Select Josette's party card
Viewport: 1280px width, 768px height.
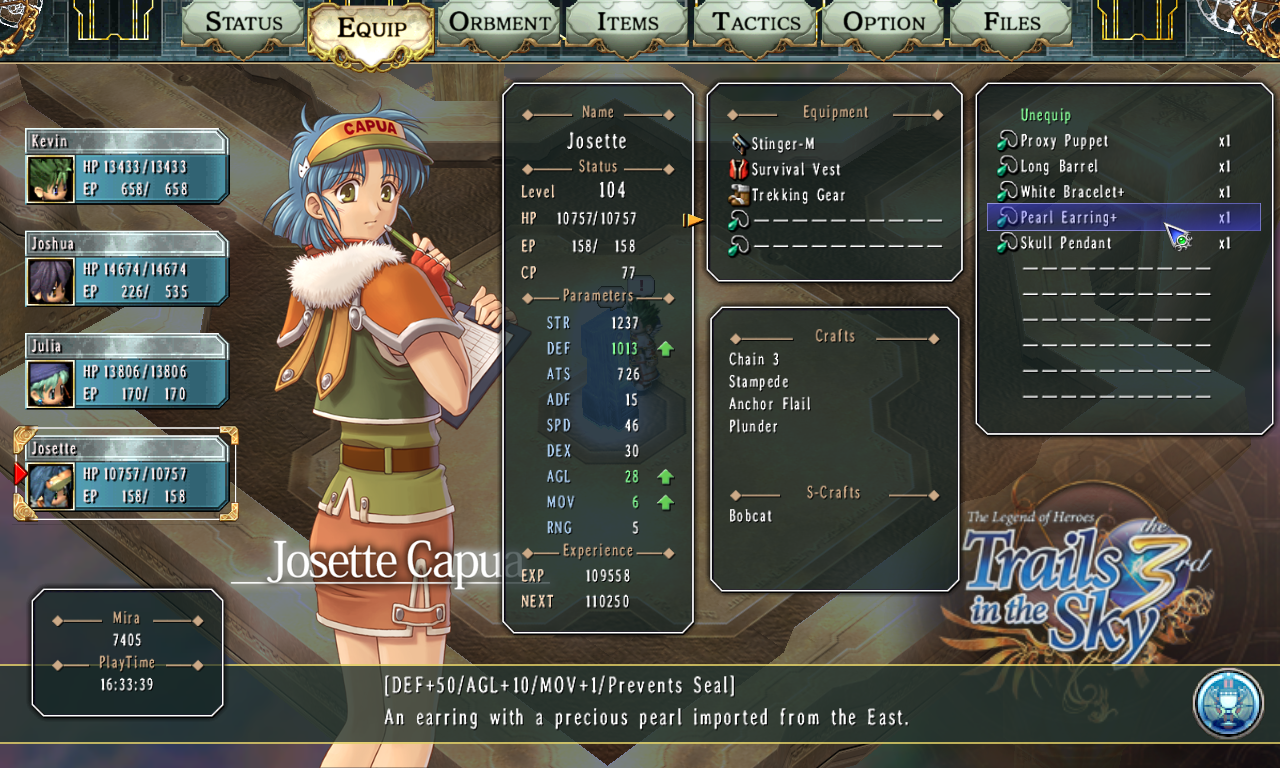point(127,474)
